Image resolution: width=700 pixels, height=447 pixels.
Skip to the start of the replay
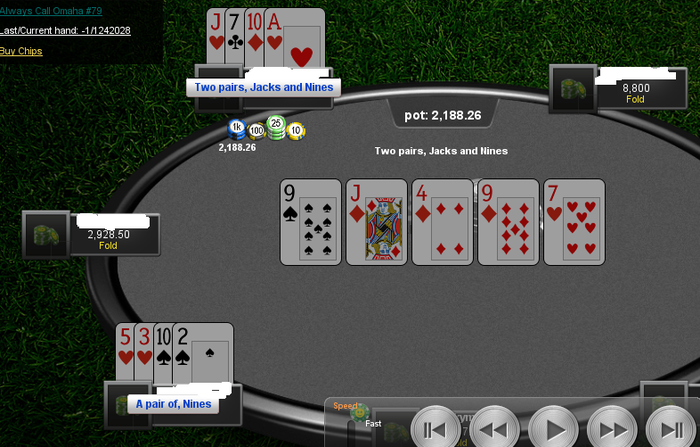pyautogui.click(x=435, y=429)
